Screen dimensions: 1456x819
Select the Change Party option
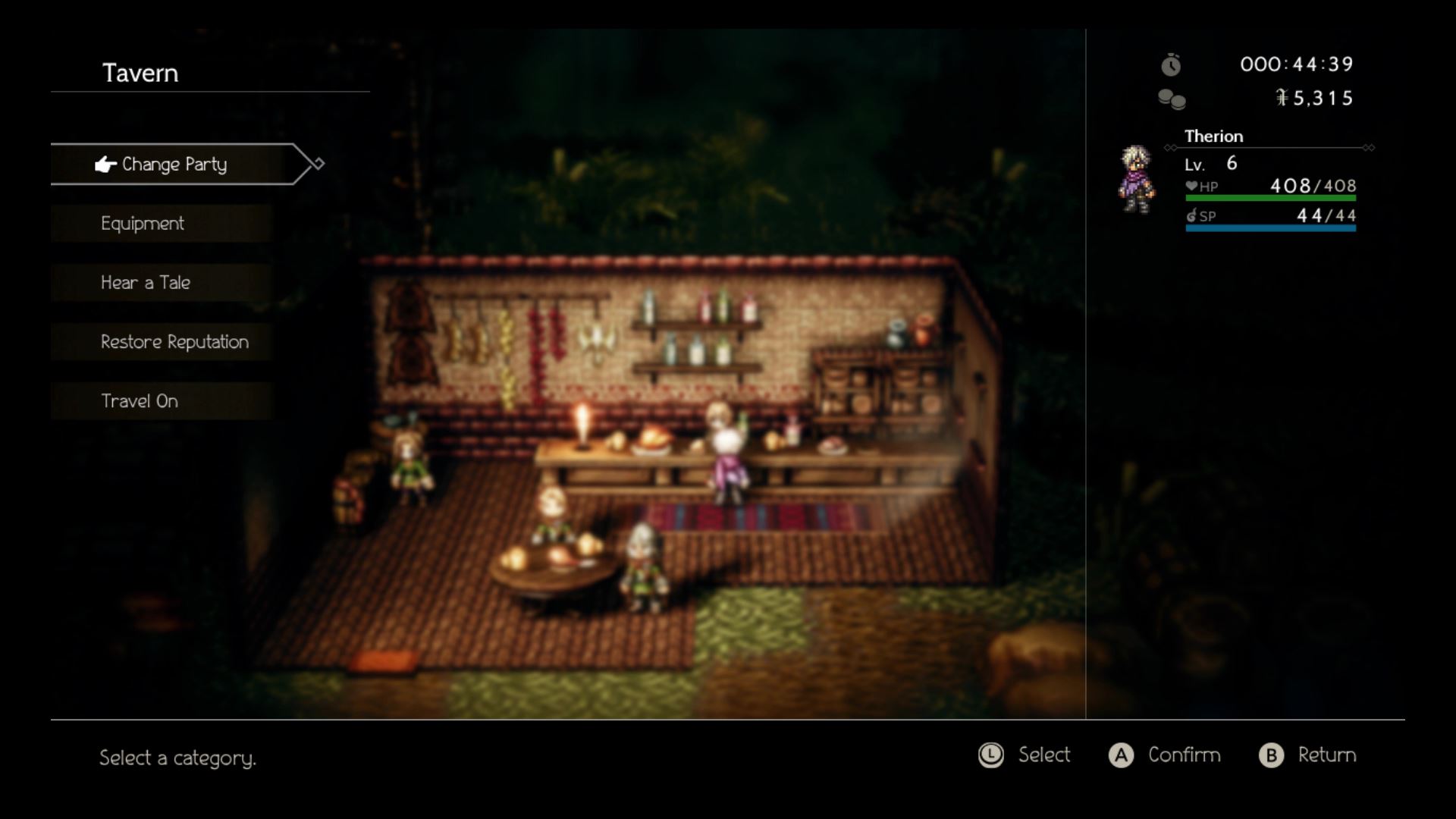tap(174, 164)
